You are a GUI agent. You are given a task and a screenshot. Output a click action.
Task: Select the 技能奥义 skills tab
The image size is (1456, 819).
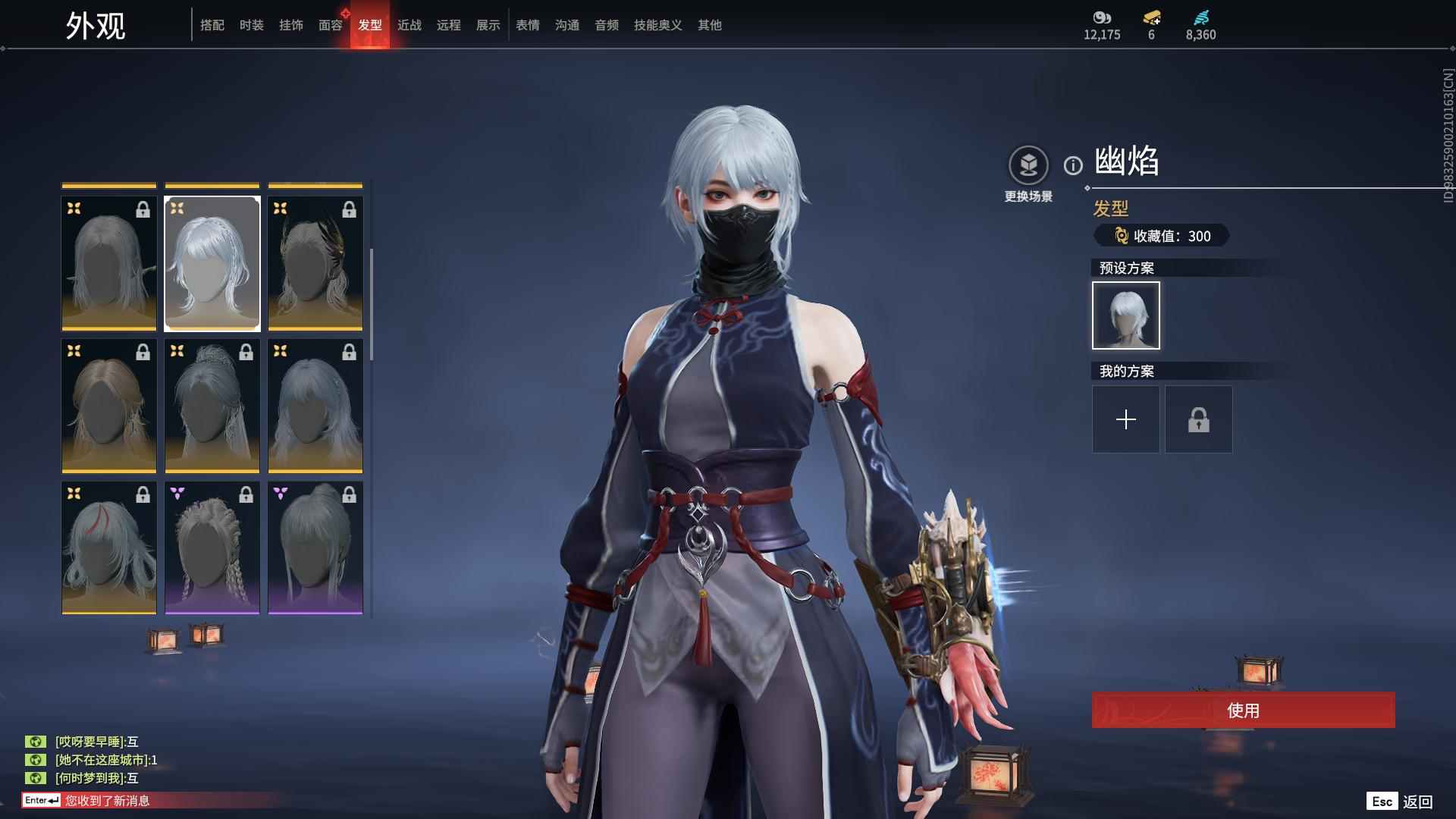pyautogui.click(x=657, y=25)
